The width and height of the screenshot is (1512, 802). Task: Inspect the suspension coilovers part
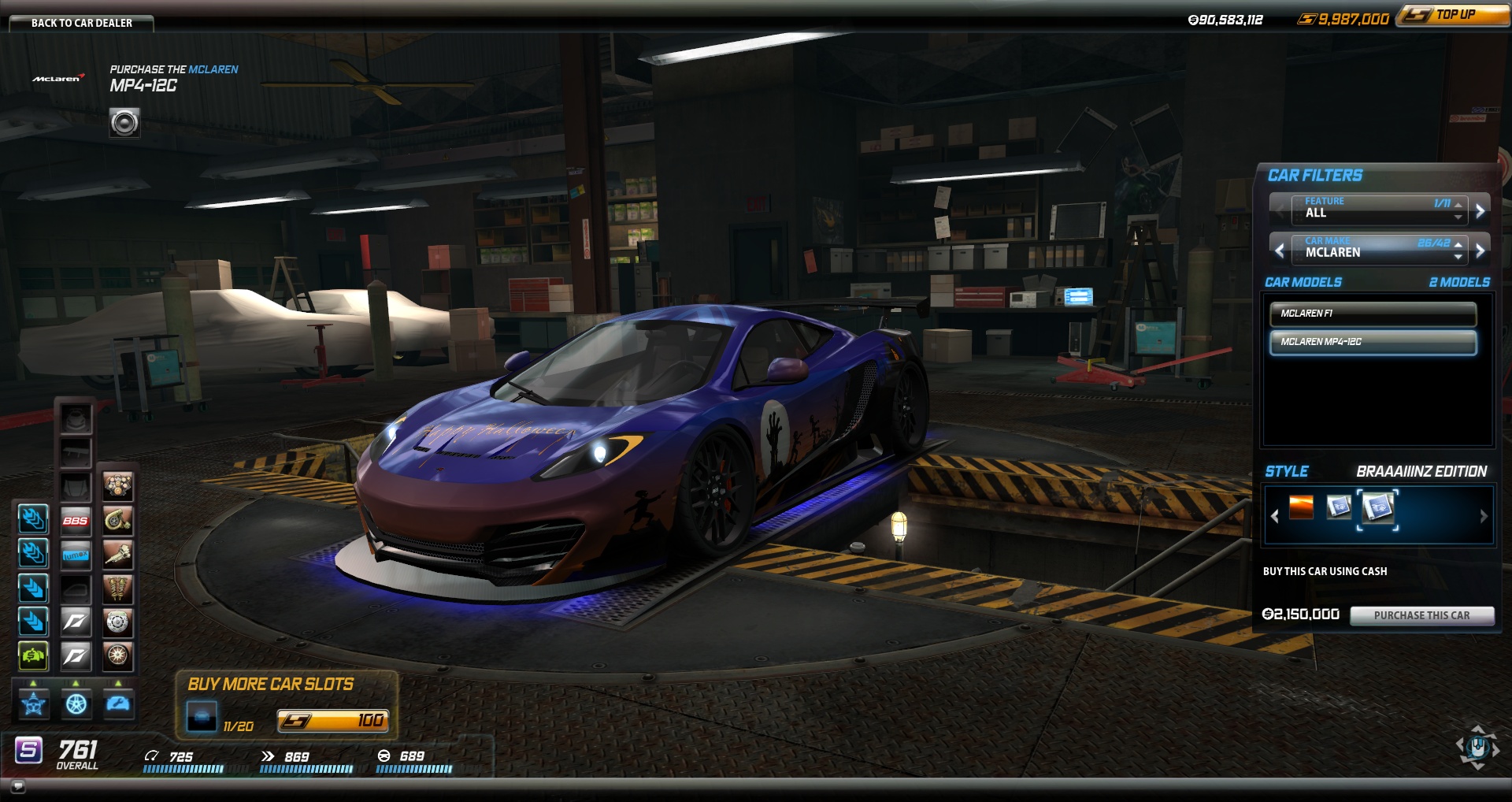(x=117, y=589)
